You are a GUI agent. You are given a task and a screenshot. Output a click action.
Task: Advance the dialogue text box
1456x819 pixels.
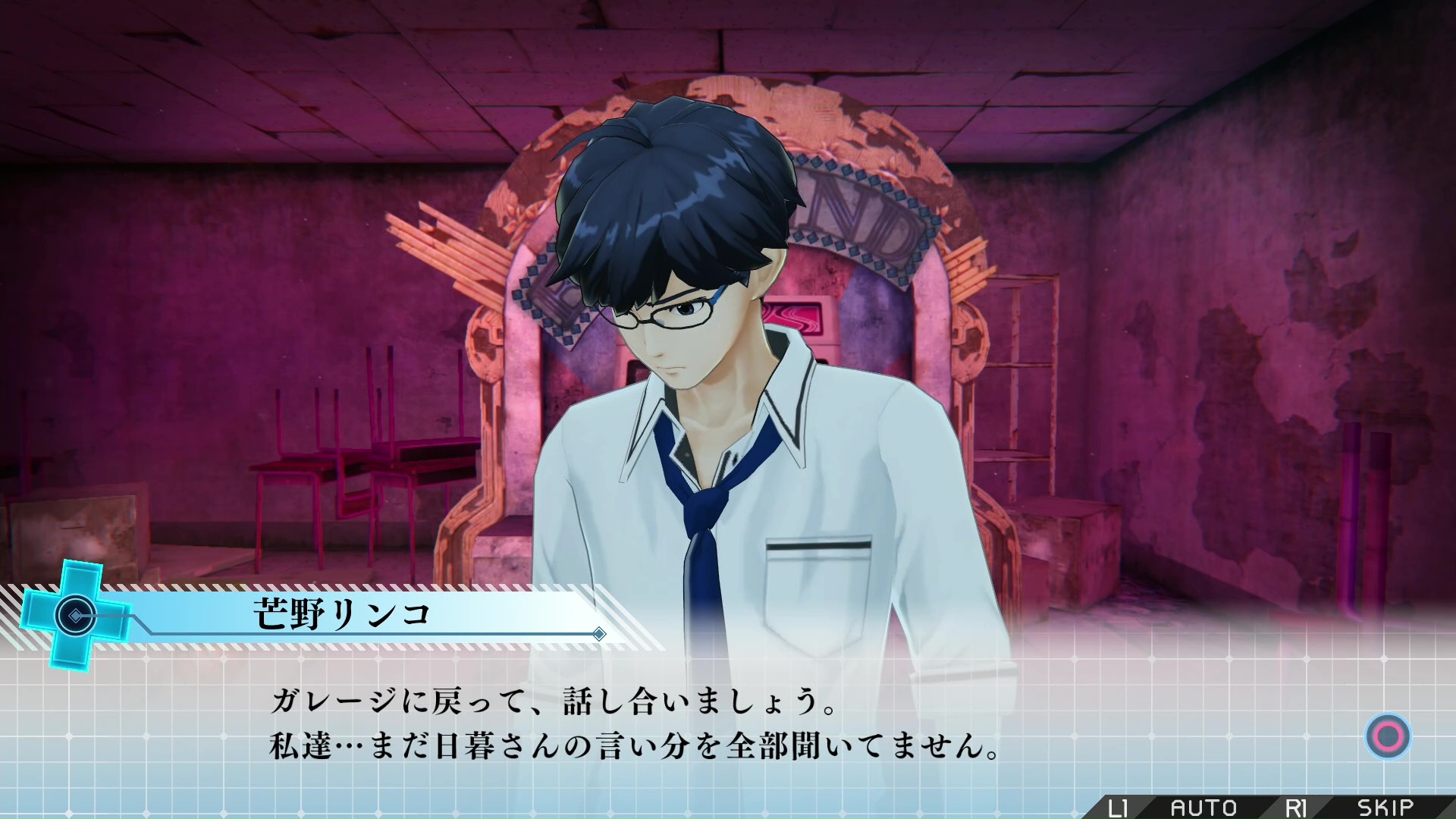[x=1388, y=736]
